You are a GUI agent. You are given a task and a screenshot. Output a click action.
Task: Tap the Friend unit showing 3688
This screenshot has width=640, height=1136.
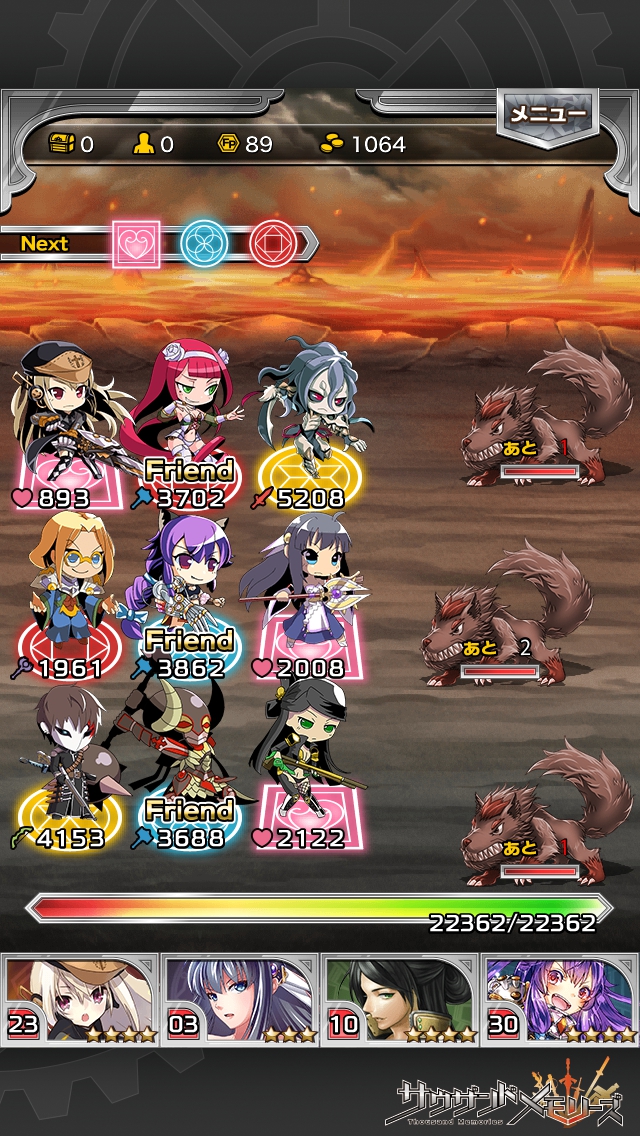188,770
